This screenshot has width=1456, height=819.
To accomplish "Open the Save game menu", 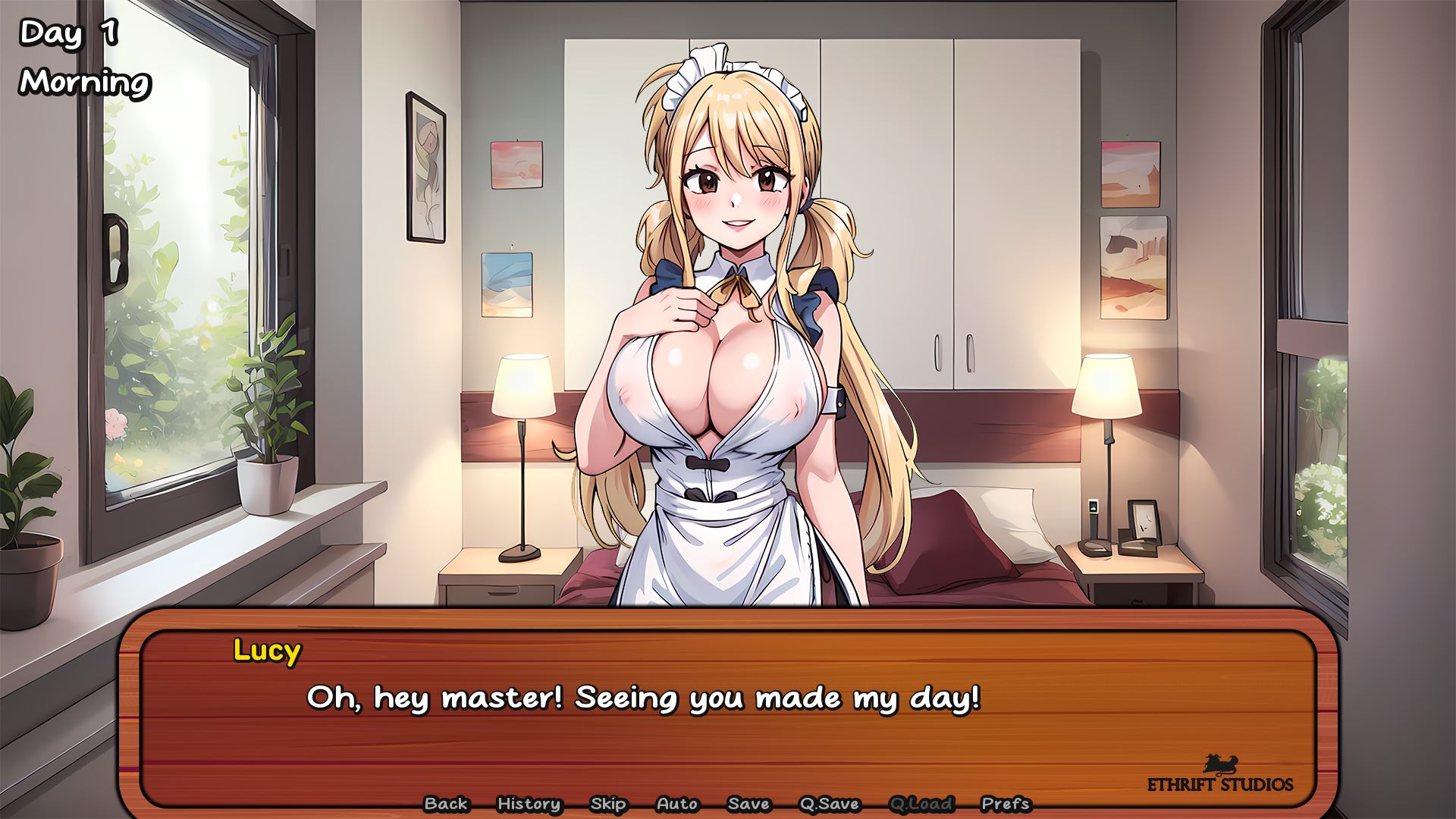I will [748, 804].
